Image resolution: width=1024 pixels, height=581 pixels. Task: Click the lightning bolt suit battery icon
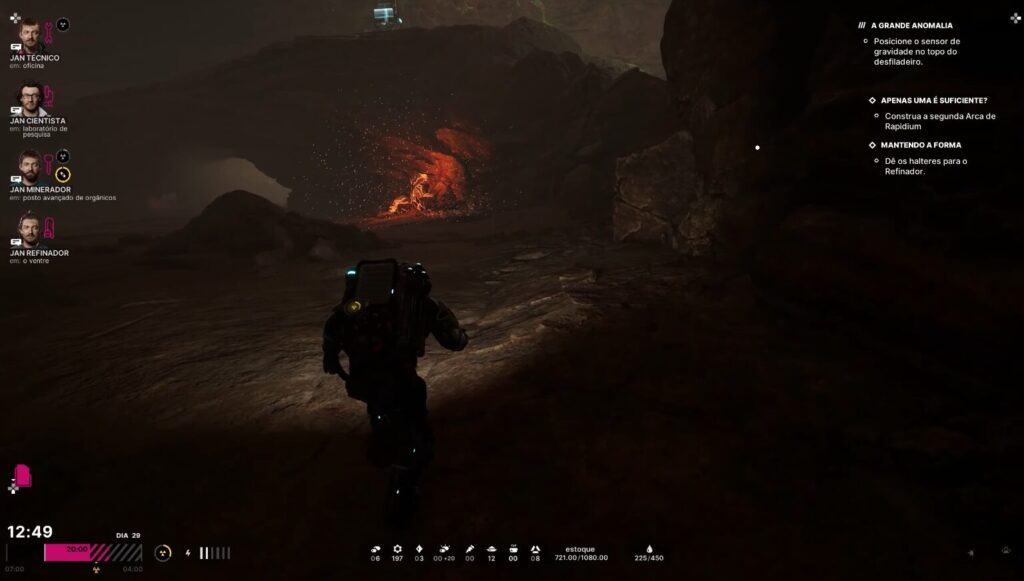pos(188,553)
